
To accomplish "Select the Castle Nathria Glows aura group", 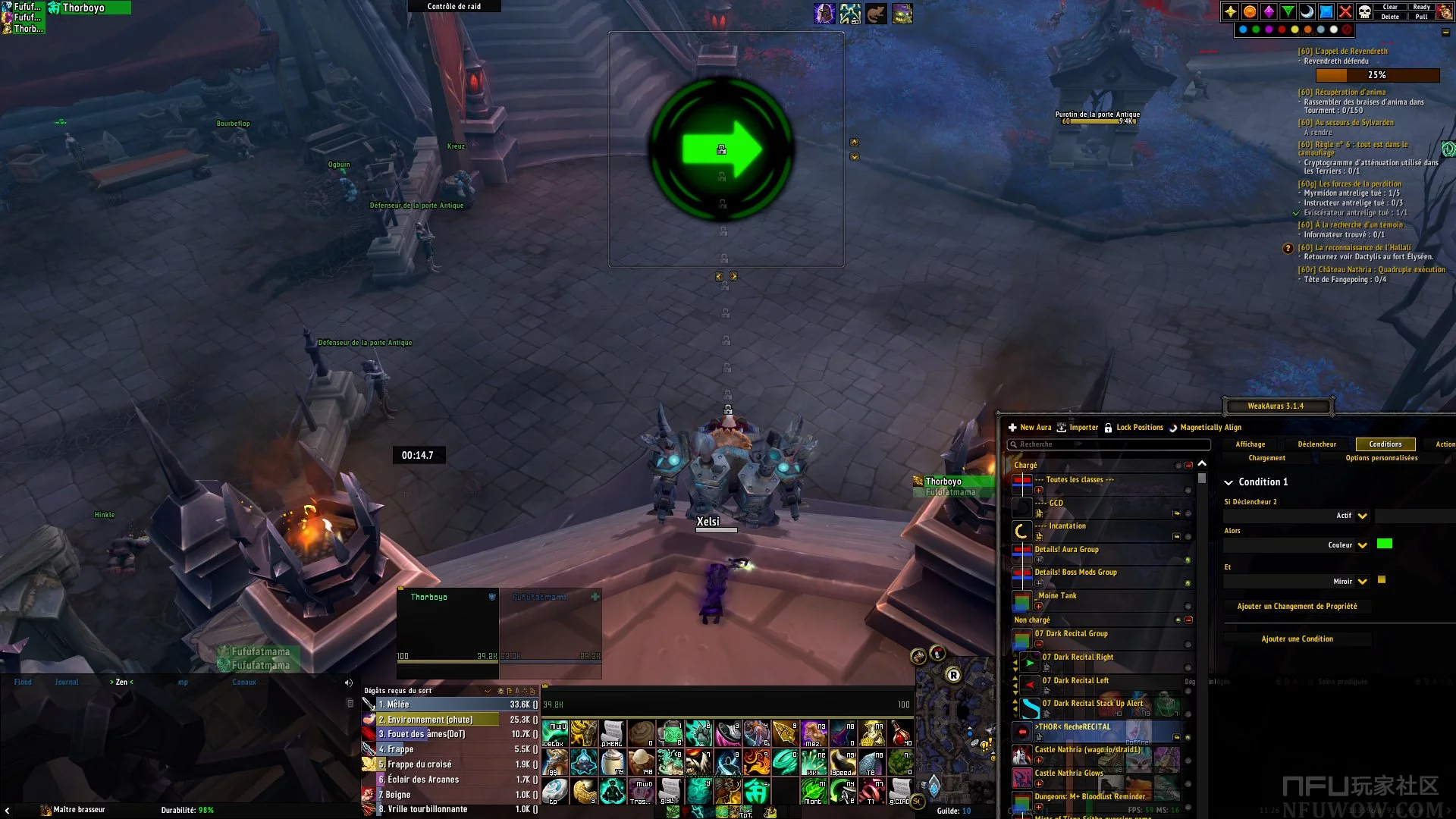I will coord(1068,773).
